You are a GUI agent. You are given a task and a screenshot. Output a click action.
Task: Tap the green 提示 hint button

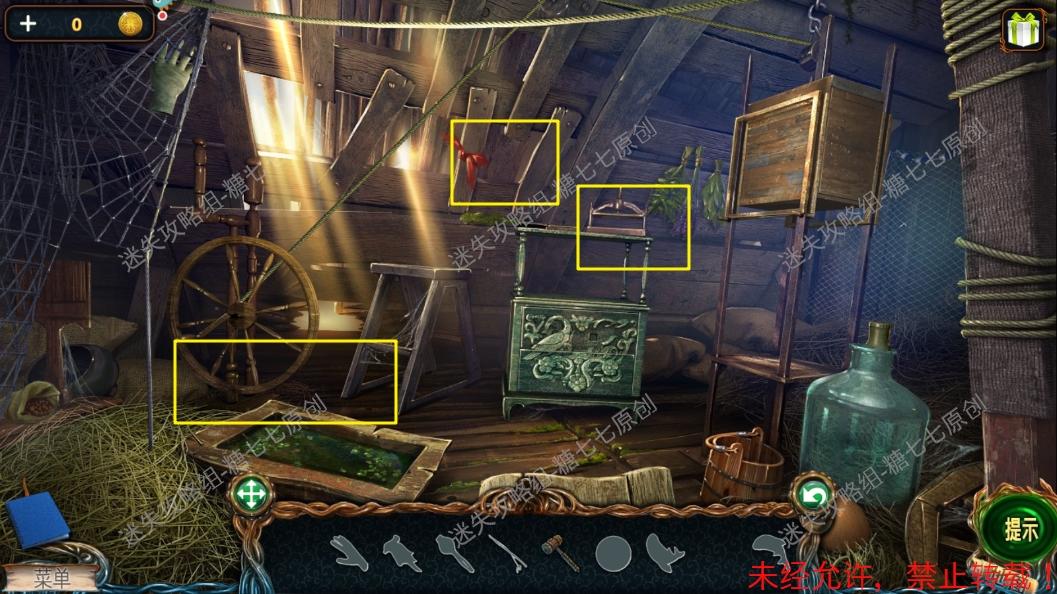pos(1019,530)
